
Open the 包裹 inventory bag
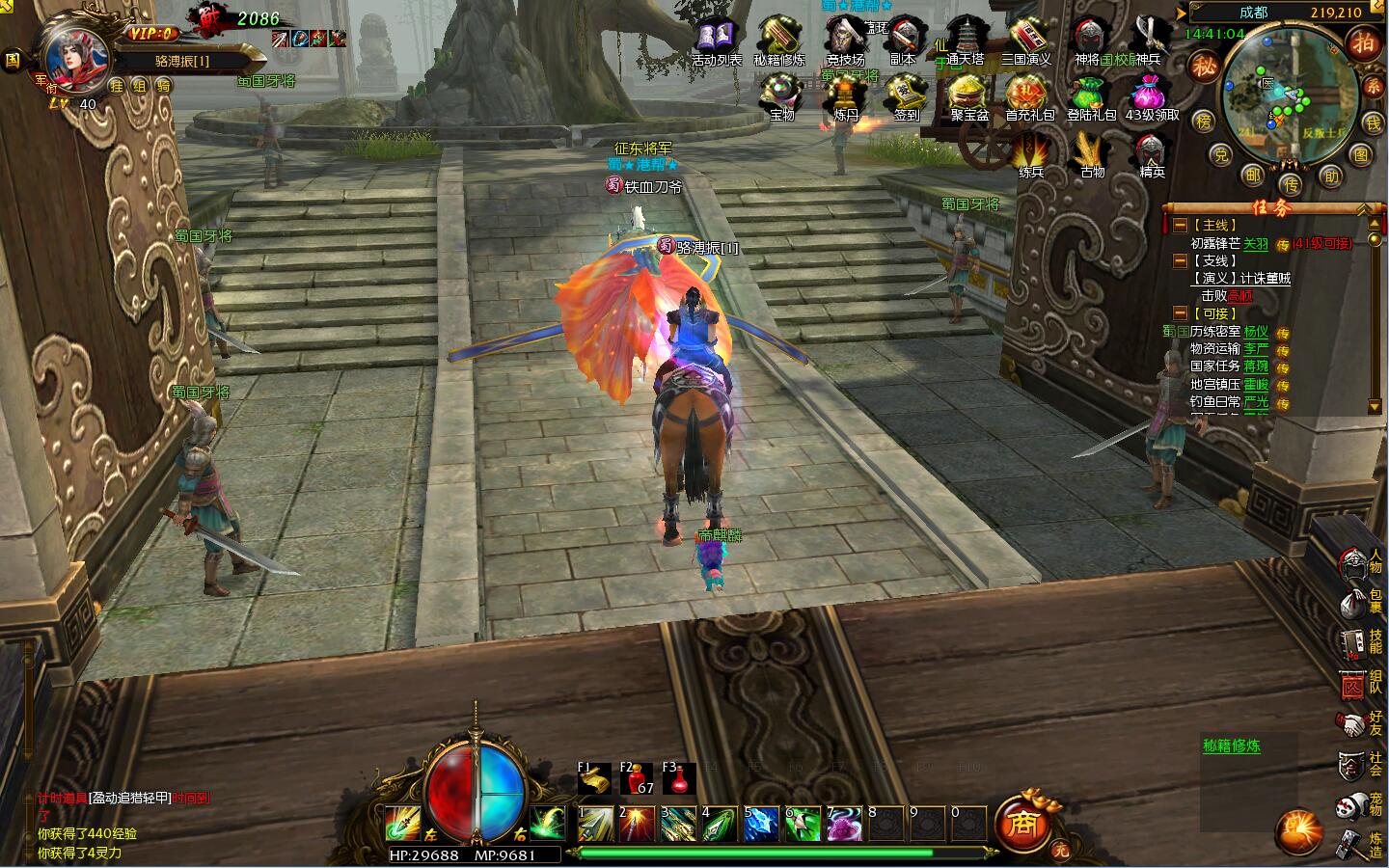click(x=1354, y=602)
